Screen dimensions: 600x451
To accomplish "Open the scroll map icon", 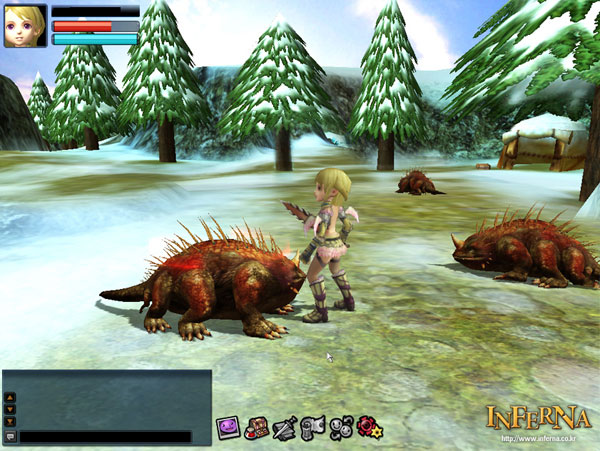I will 313,427.
